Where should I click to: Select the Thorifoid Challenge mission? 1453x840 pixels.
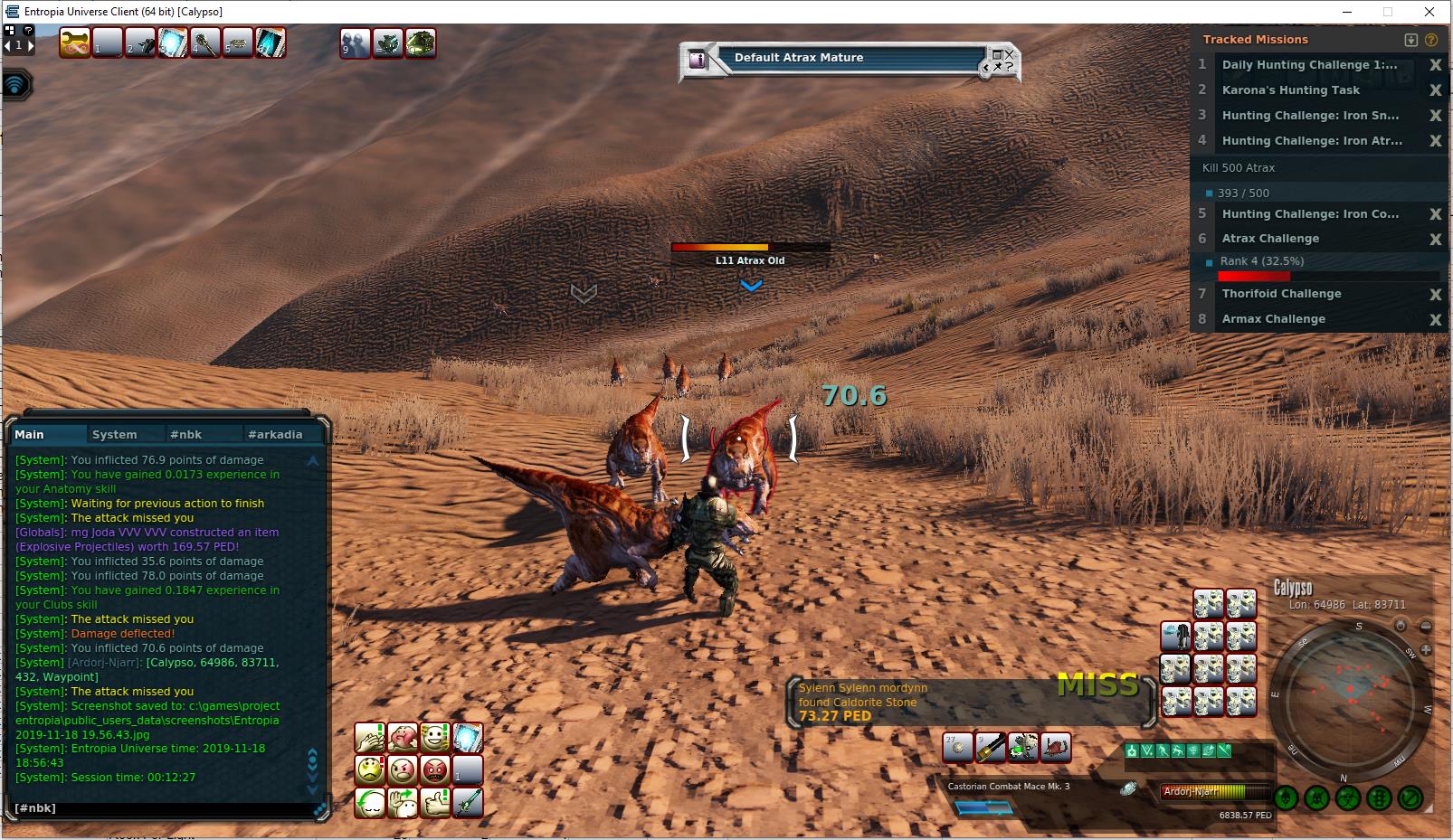click(1281, 294)
